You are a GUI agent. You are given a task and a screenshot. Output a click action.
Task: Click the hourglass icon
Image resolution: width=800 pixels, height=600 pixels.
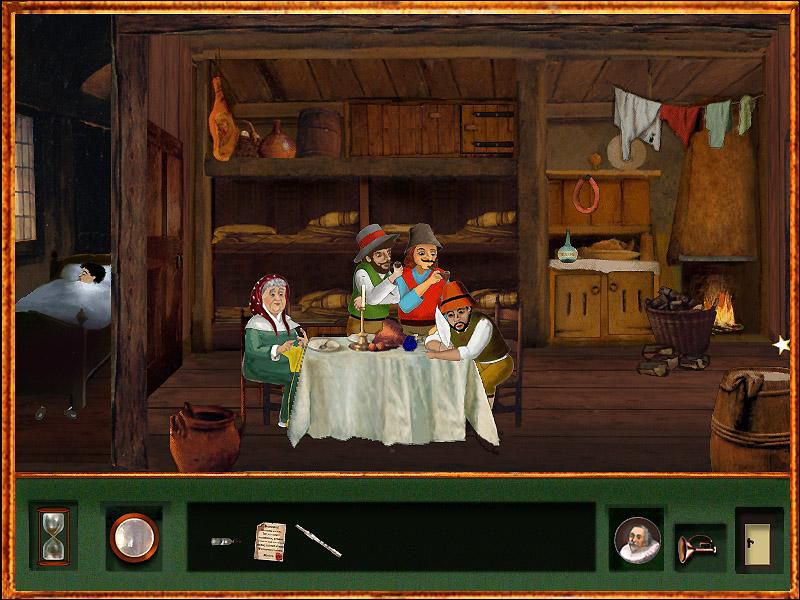click(x=52, y=537)
